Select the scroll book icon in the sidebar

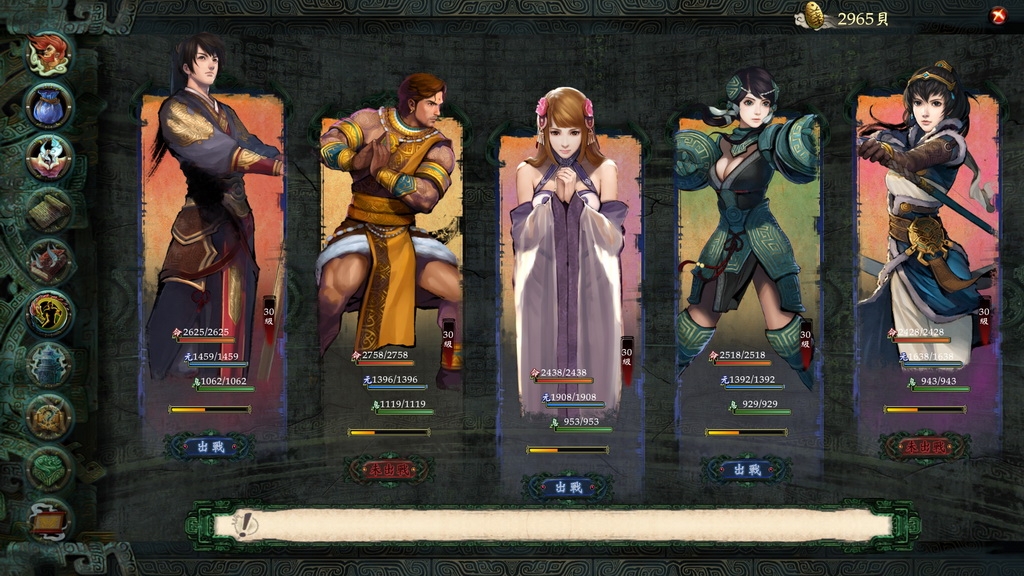coord(49,209)
